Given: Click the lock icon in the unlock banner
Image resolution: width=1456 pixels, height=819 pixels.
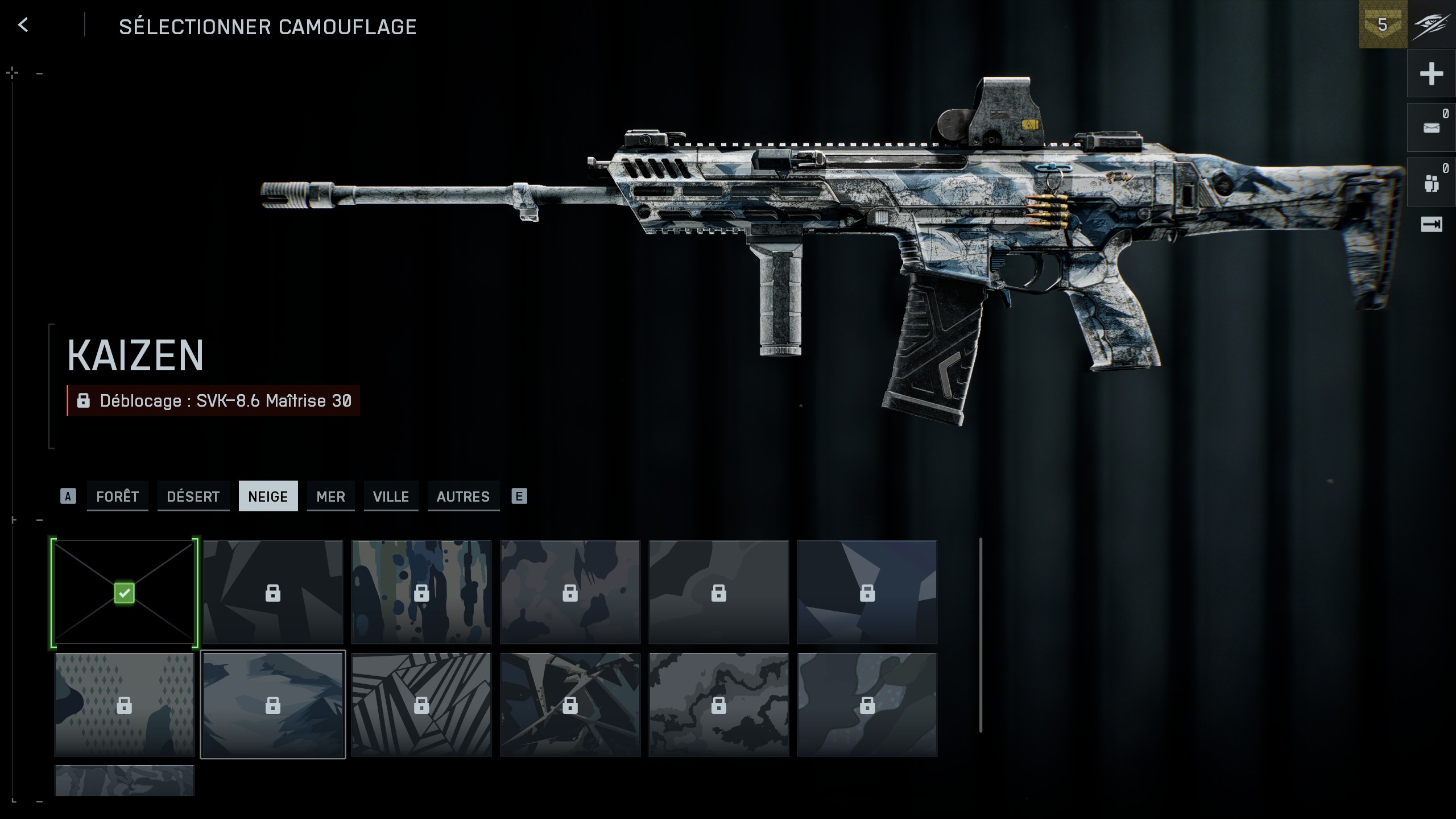Looking at the screenshot, I should coord(84,401).
